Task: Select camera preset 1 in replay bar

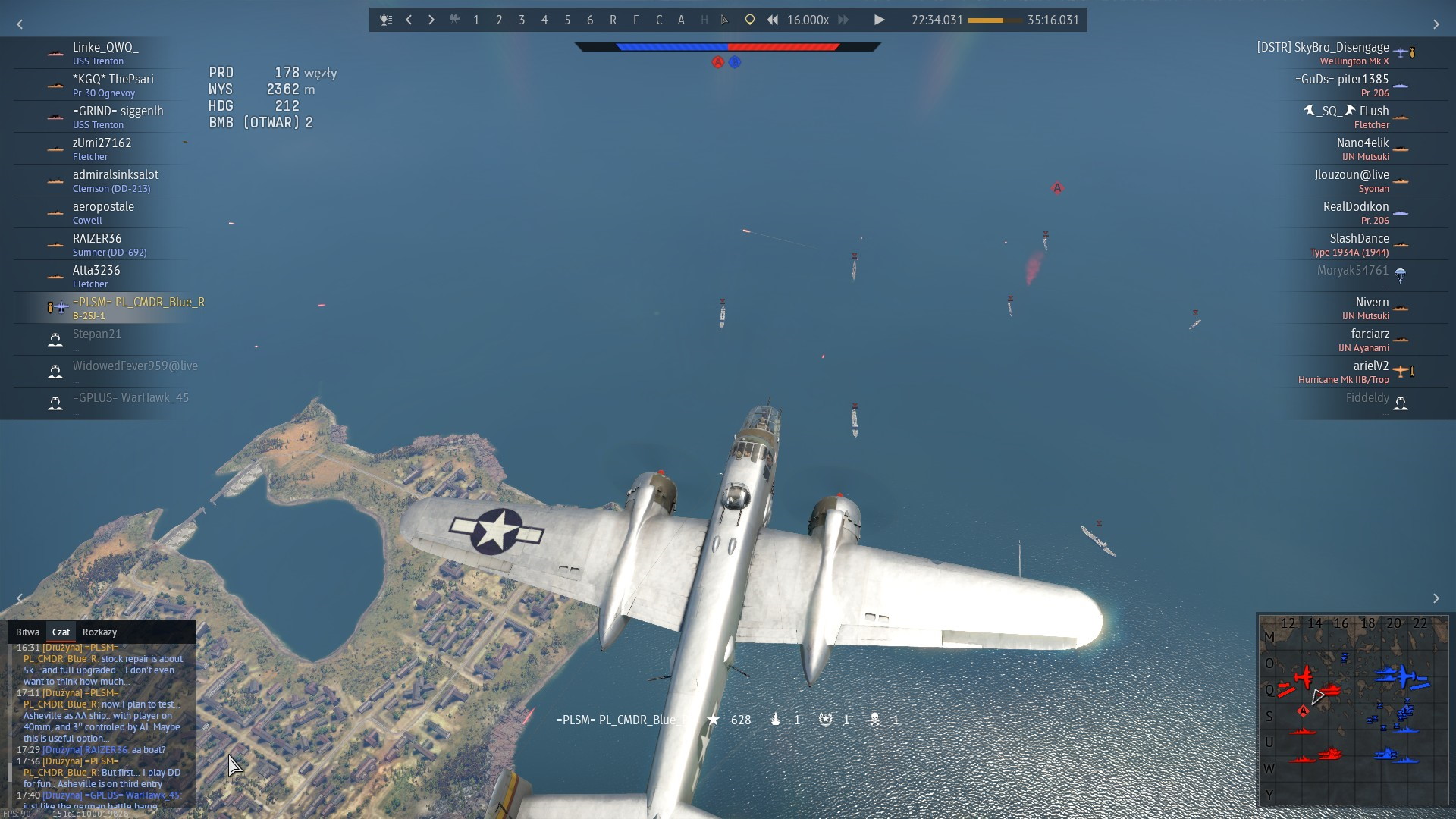Action: 476,20
